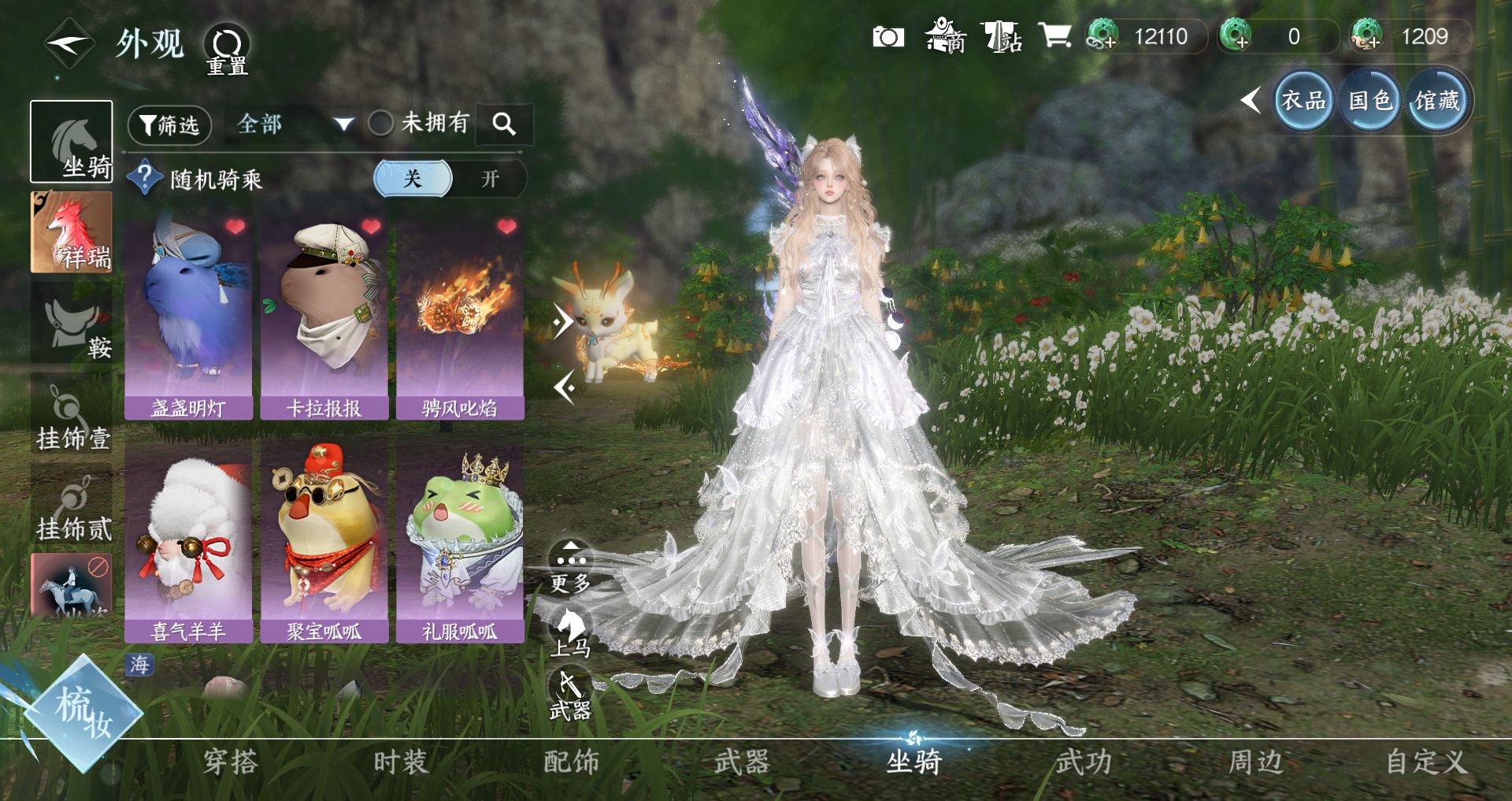Open the 祥瑞 category tab

point(71,232)
